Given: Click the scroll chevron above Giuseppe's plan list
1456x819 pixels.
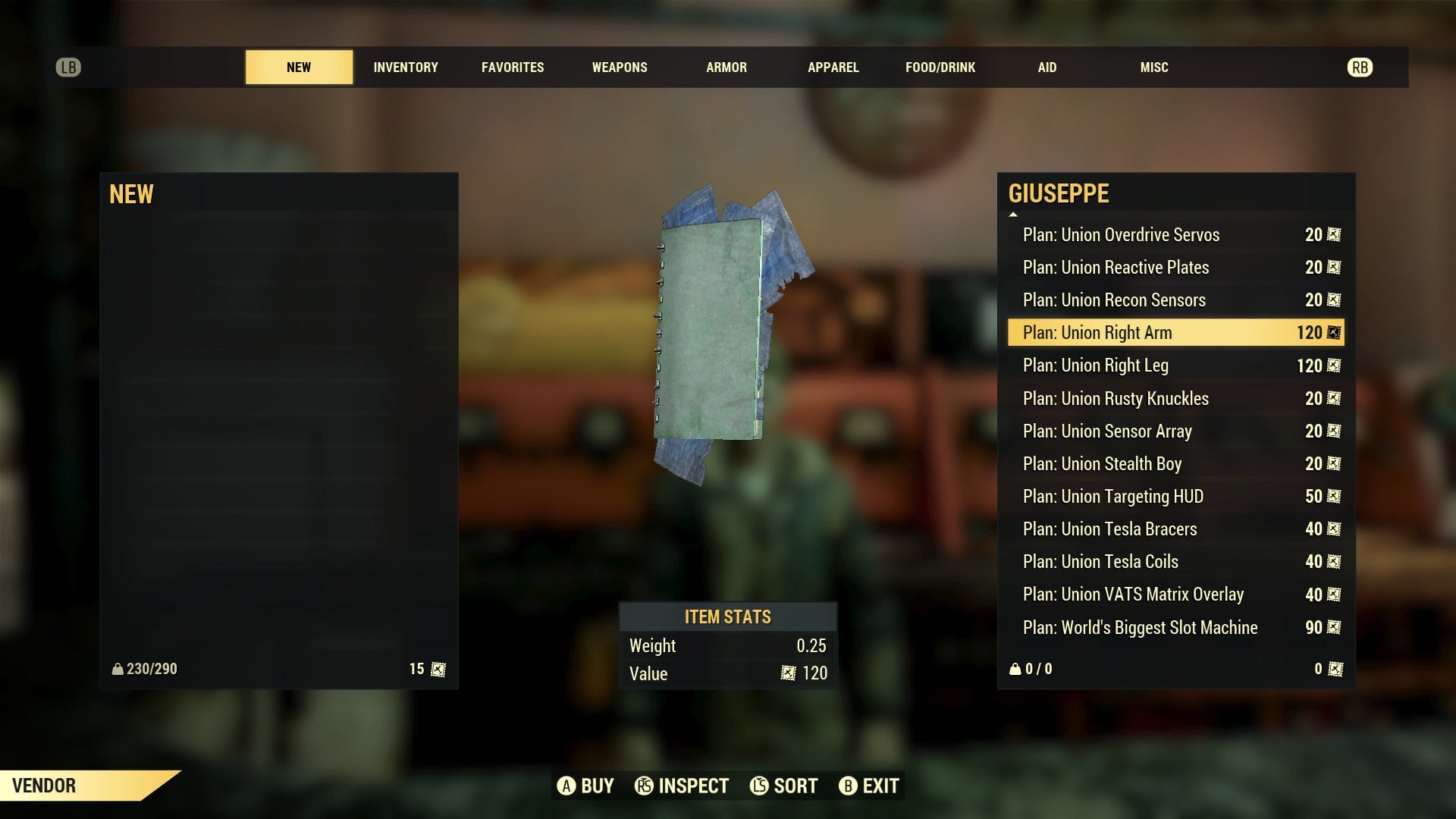Looking at the screenshot, I should pyautogui.click(x=1013, y=216).
